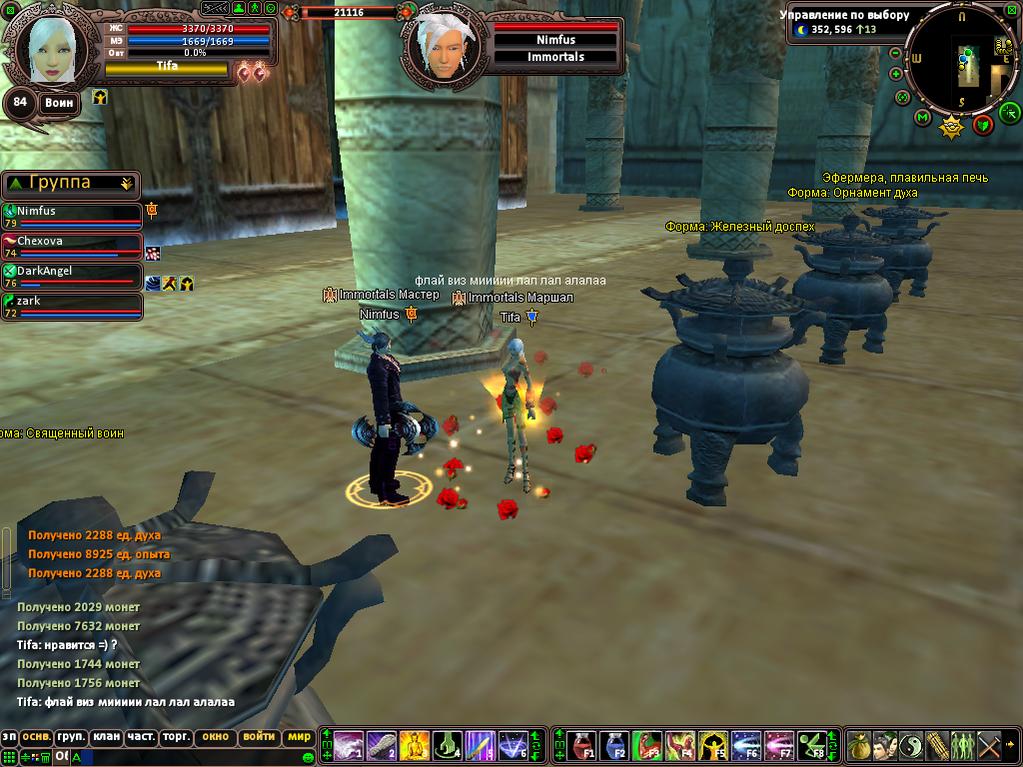Switch chat to the груп. tab
Screen dimensions: 1023x767
click(70, 737)
